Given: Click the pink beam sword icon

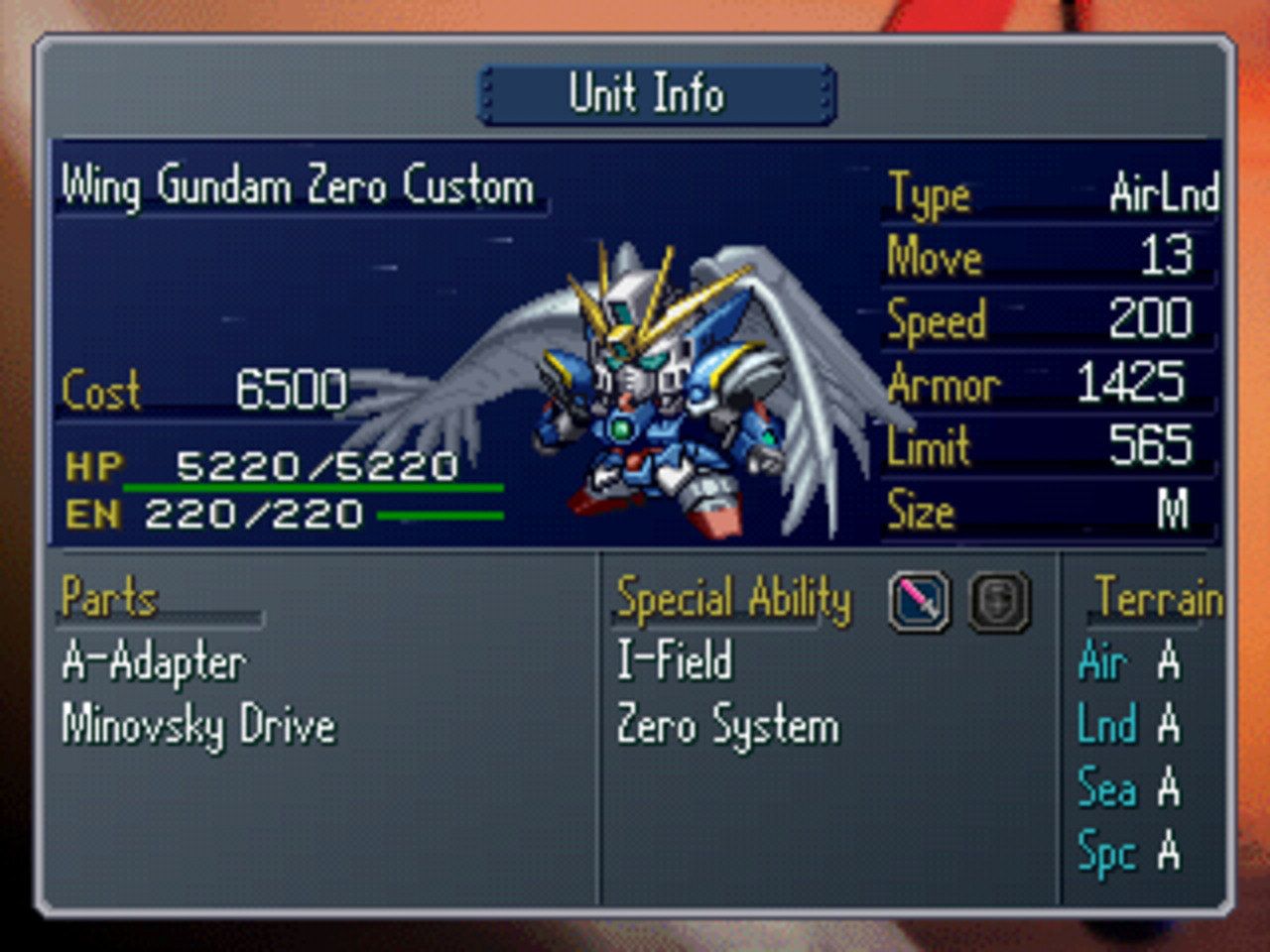Looking at the screenshot, I should tap(919, 602).
